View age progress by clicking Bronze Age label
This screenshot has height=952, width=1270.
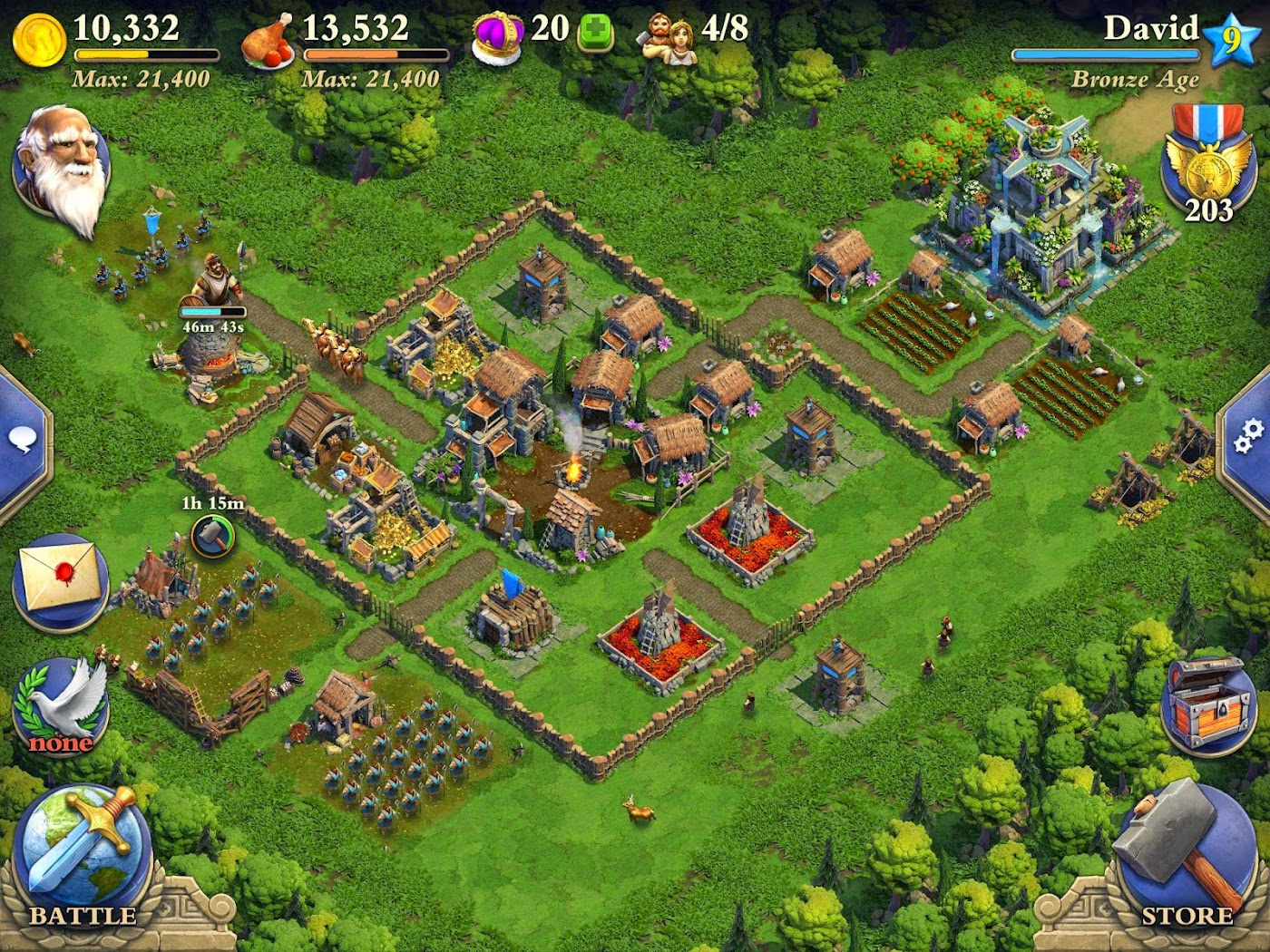1136,80
